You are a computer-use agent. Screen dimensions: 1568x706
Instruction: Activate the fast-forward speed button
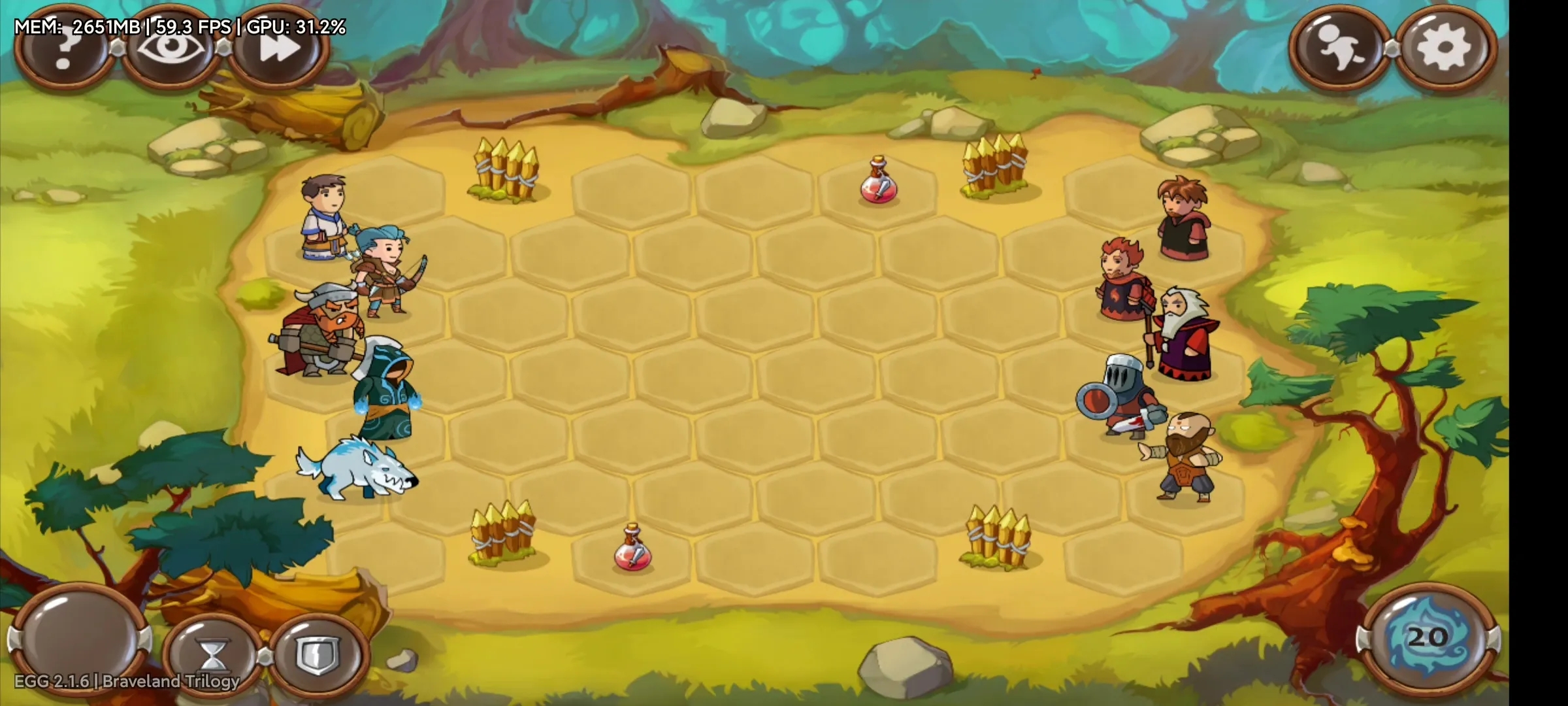[279, 49]
